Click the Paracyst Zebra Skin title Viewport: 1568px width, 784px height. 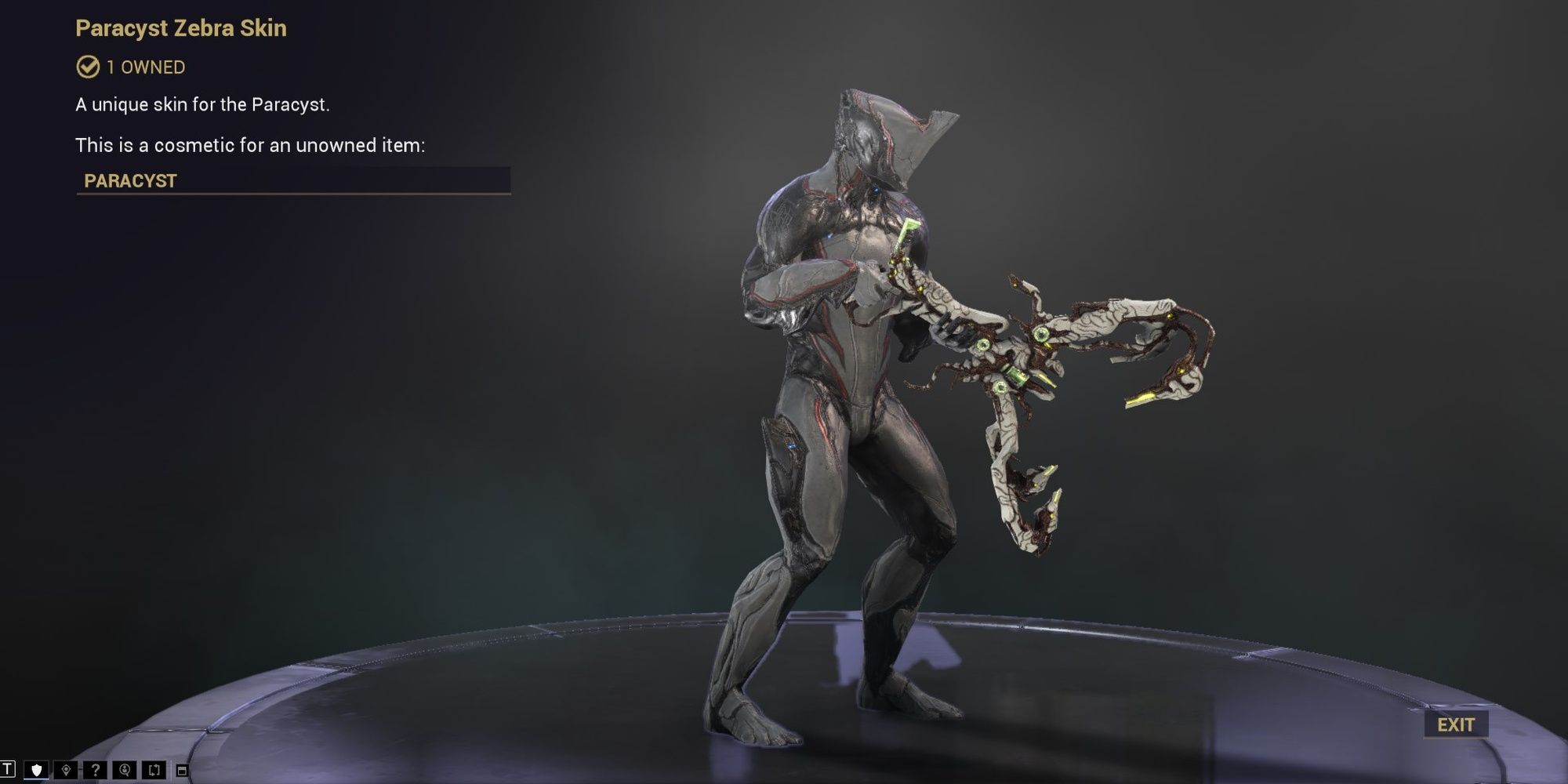(181, 28)
